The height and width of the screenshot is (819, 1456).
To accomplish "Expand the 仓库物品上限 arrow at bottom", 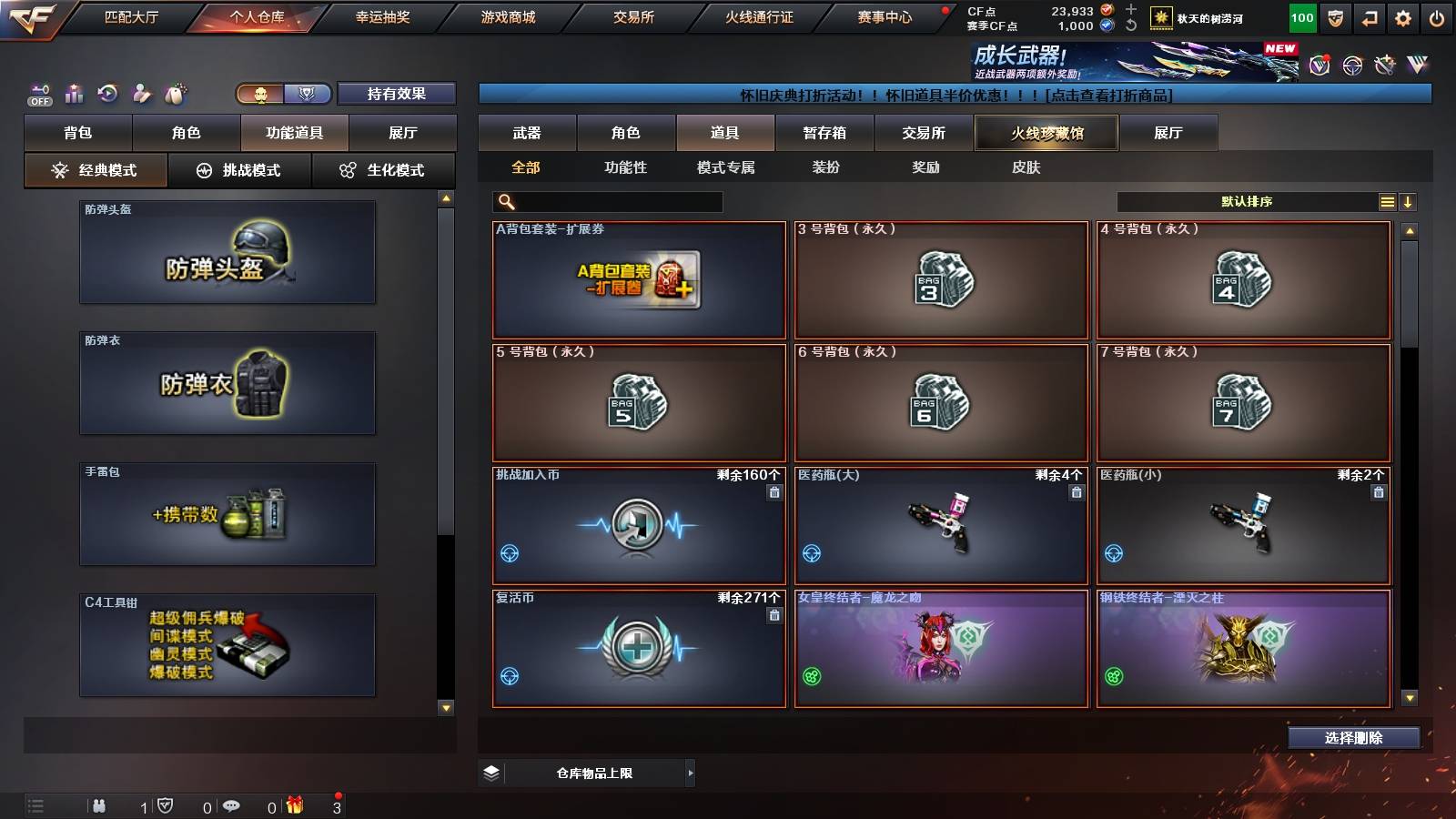I will point(689,772).
